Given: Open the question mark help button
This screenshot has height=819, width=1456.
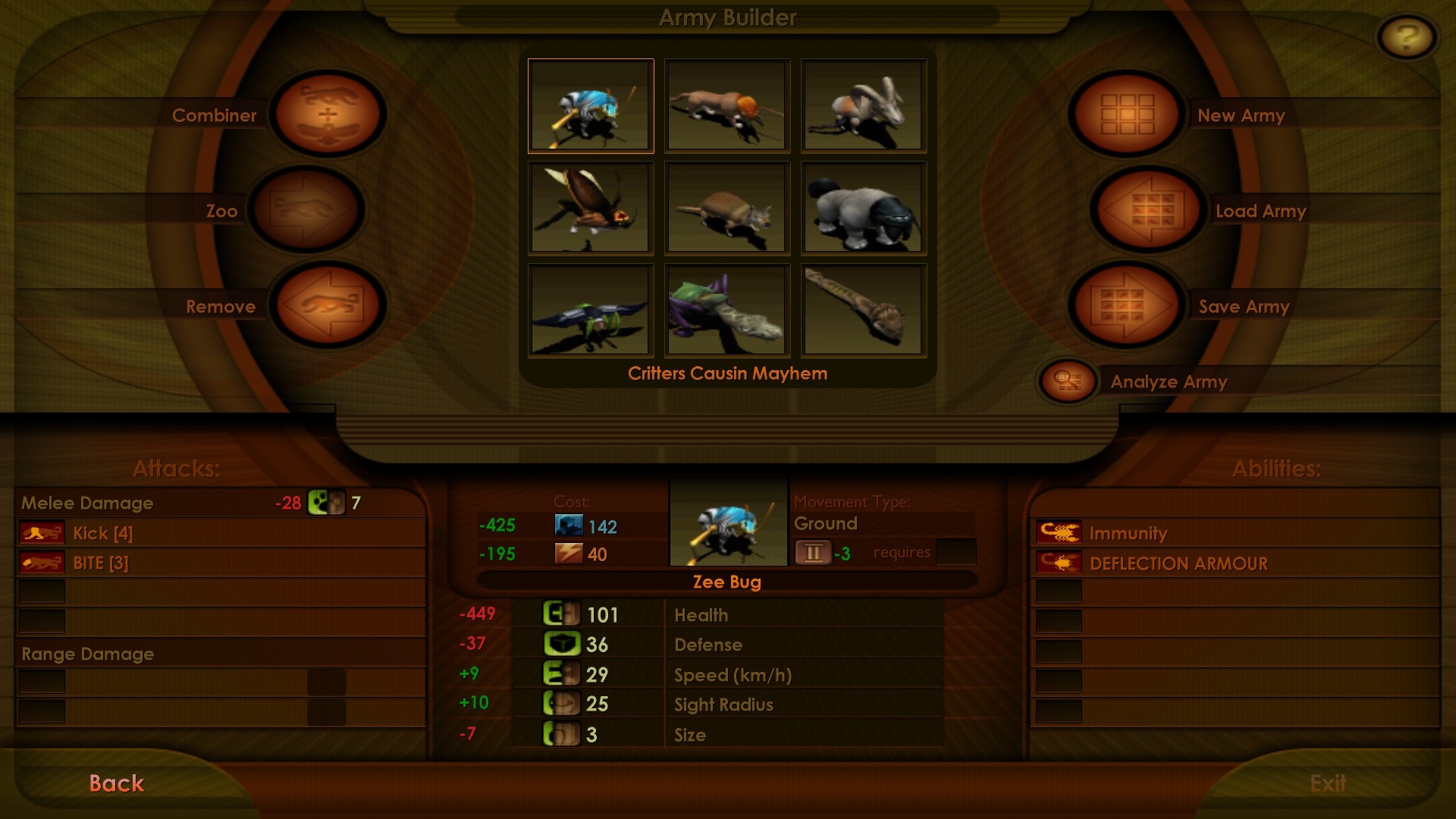Looking at the screenshot, I should 1406,37.
